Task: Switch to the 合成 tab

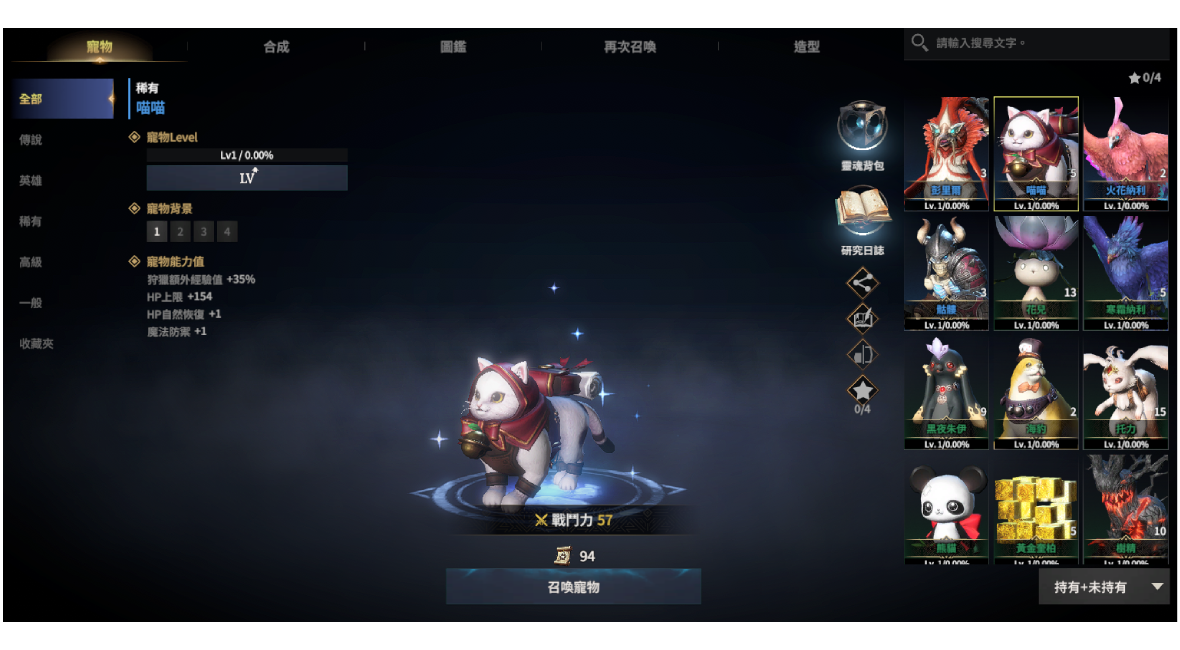Action: (x=276, y=47)
